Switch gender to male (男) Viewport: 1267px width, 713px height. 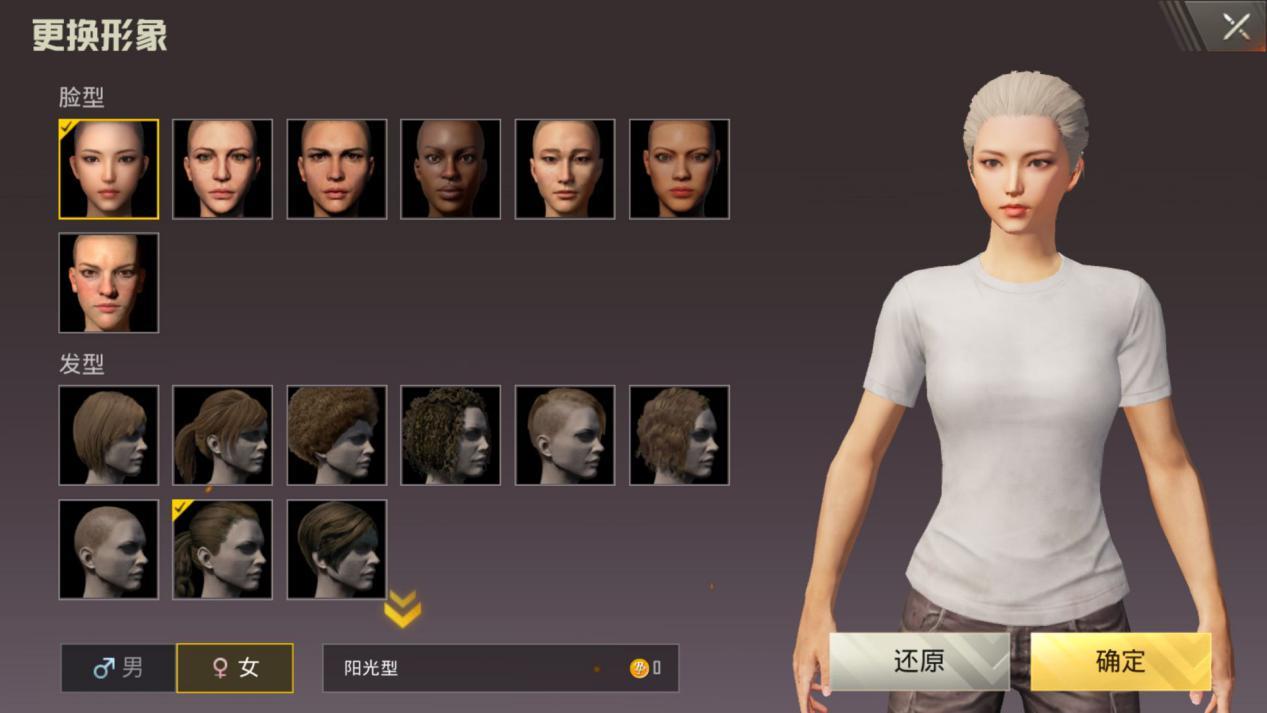[119, 668]
